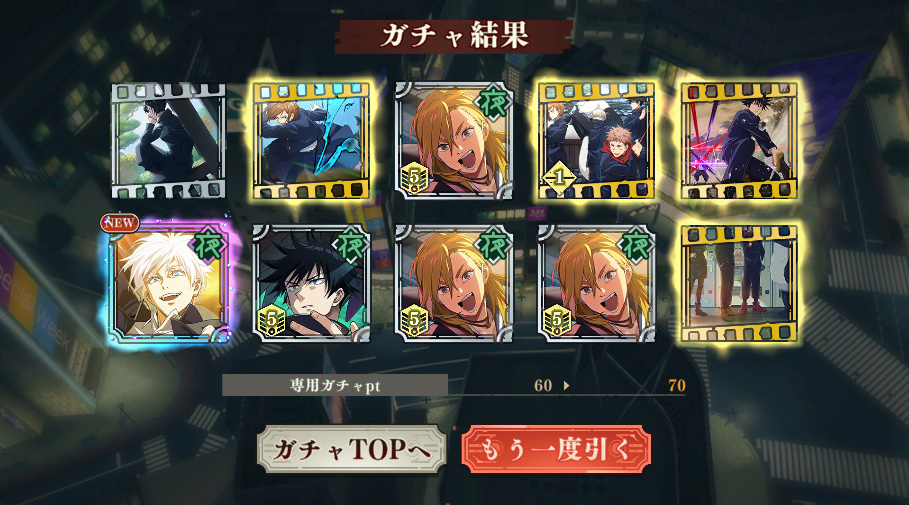Pull again with the red もう一度引く button

pyautogui.click(x=556, y=450)
